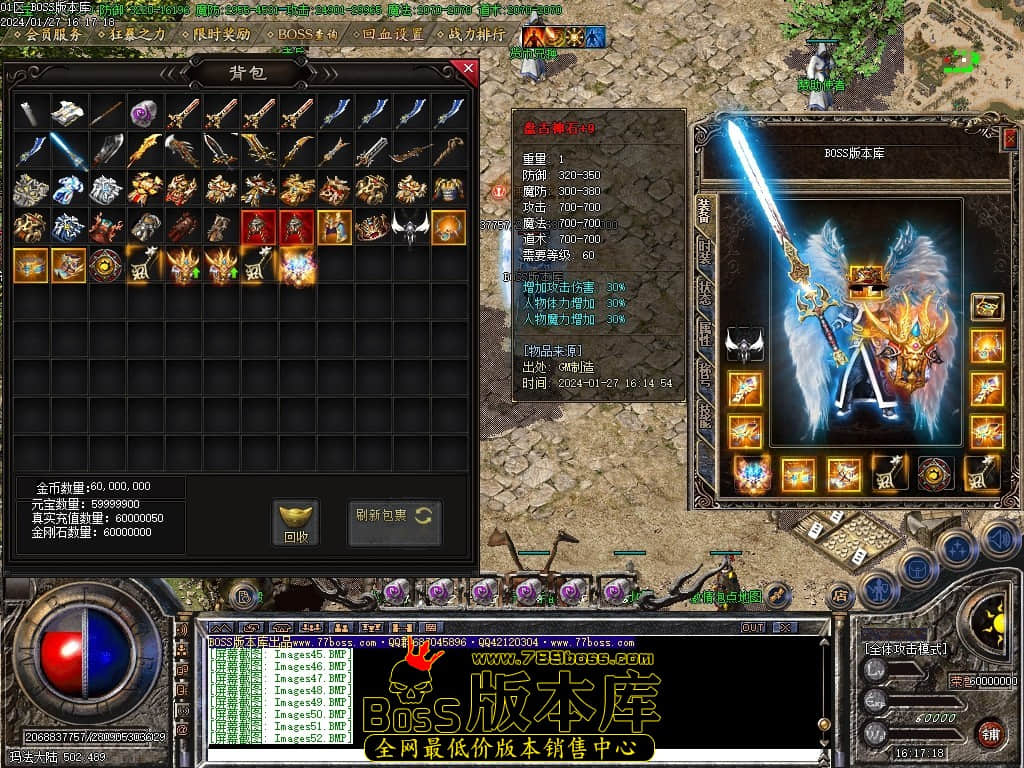Viewport: 1024px width, 768px height.
Task: Open the 回血设置 healing settings
Action: 393,34
